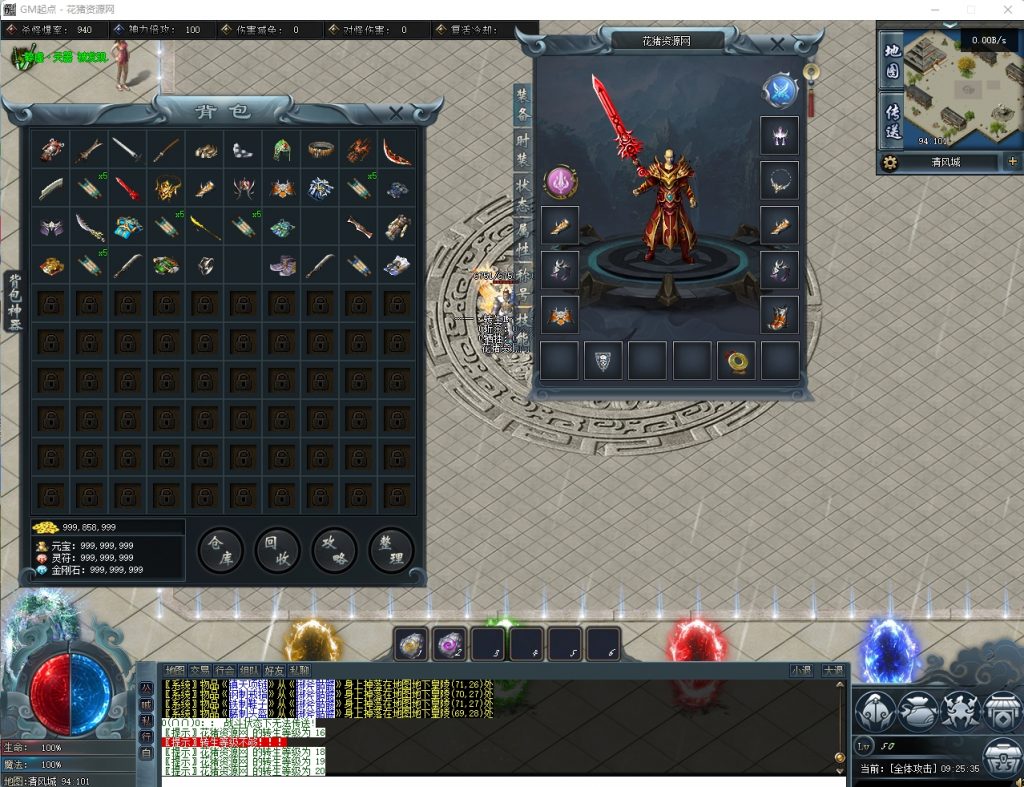Click the 小退 logout button
Image resolution: width=1024 pixels, height=787 pixels.
[801, 670]
